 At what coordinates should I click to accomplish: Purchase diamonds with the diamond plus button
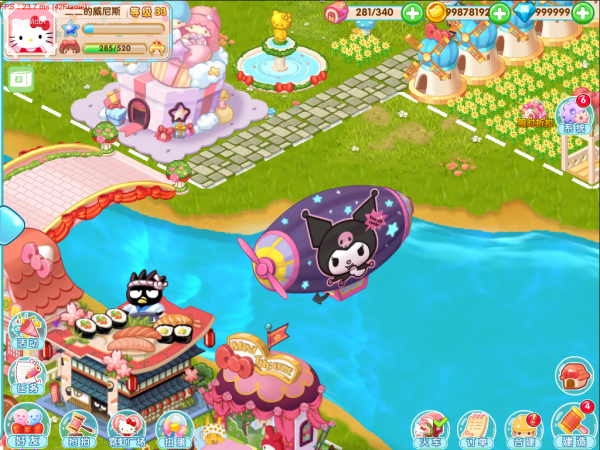(x=588, y=12)
